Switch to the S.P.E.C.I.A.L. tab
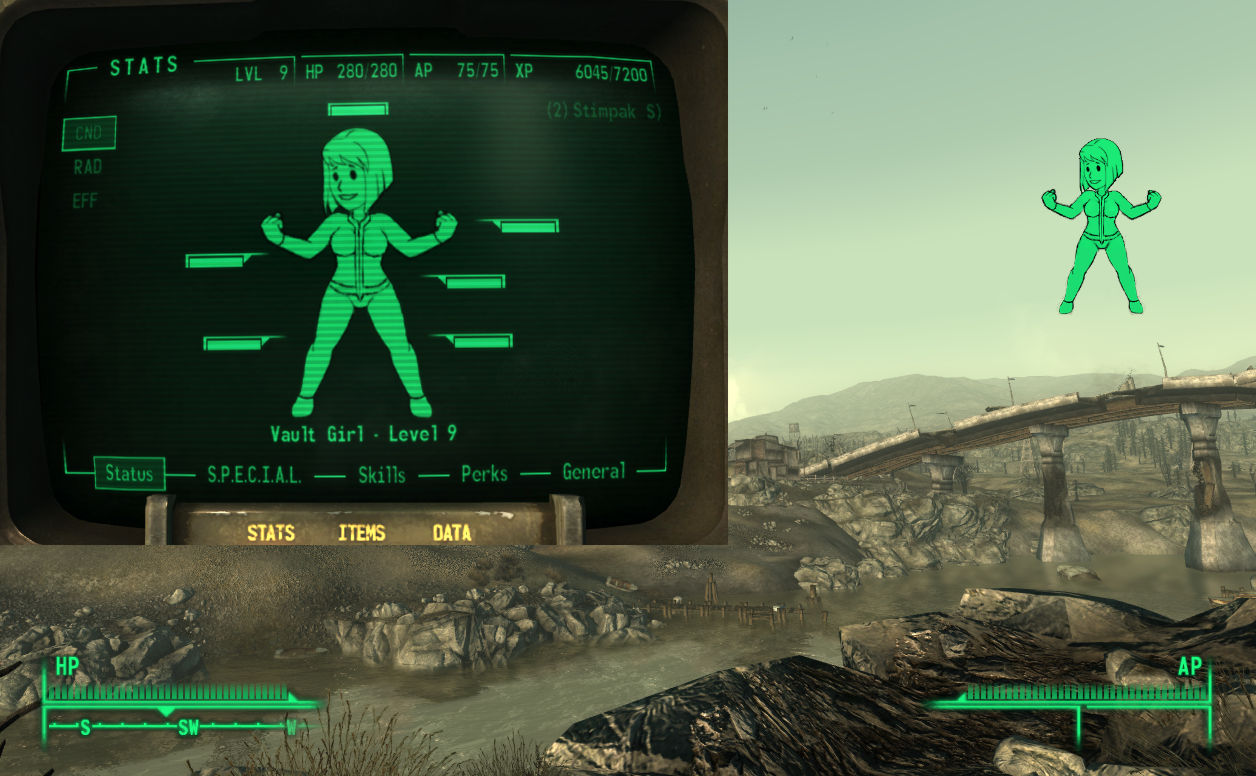This screenshot has width=1256, height=776. 254,476
